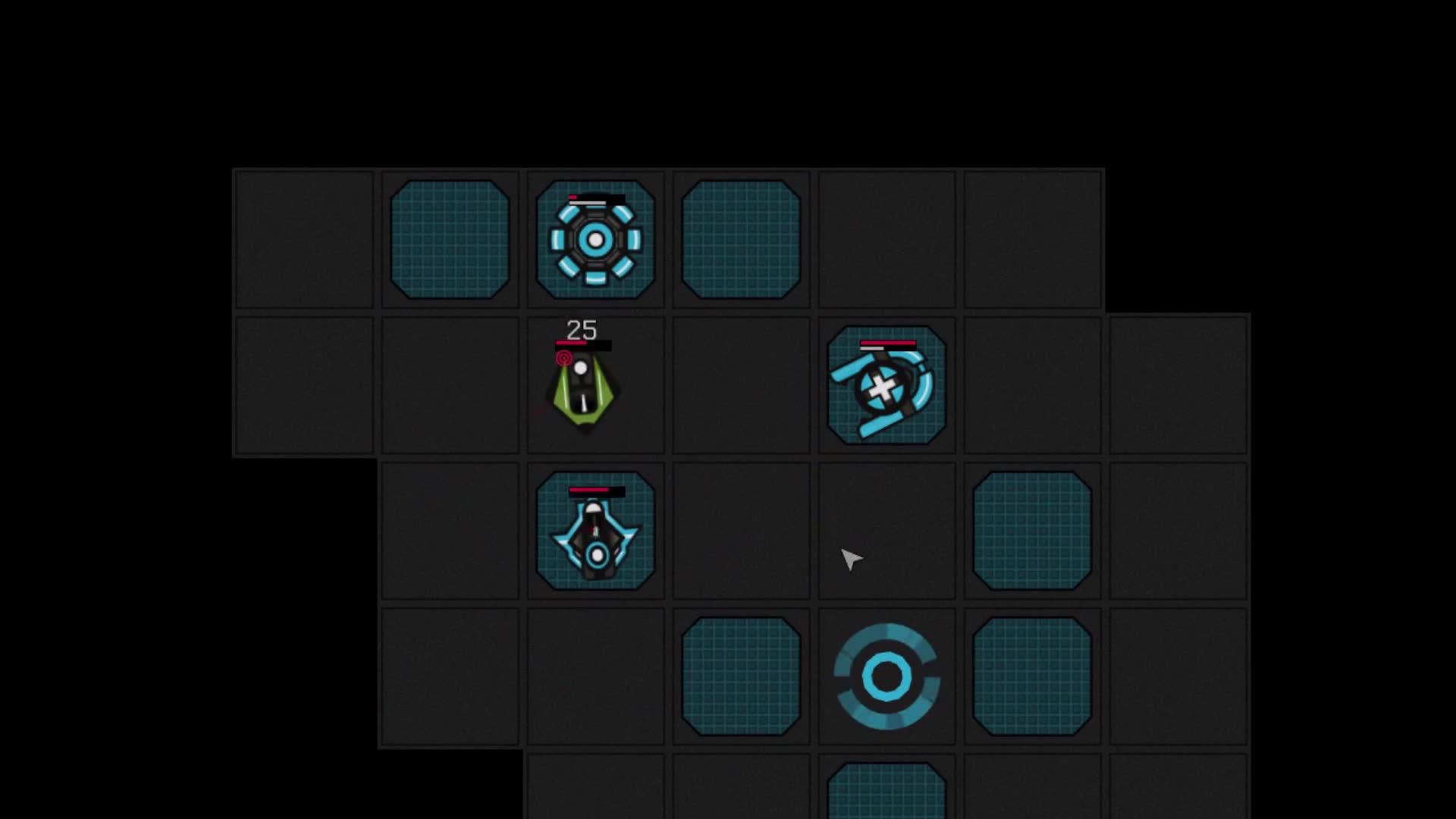This screenshot has height=819, width=1456.
Task: Click the empty grid cell near the mouse cursor
Action: point(886,531)
